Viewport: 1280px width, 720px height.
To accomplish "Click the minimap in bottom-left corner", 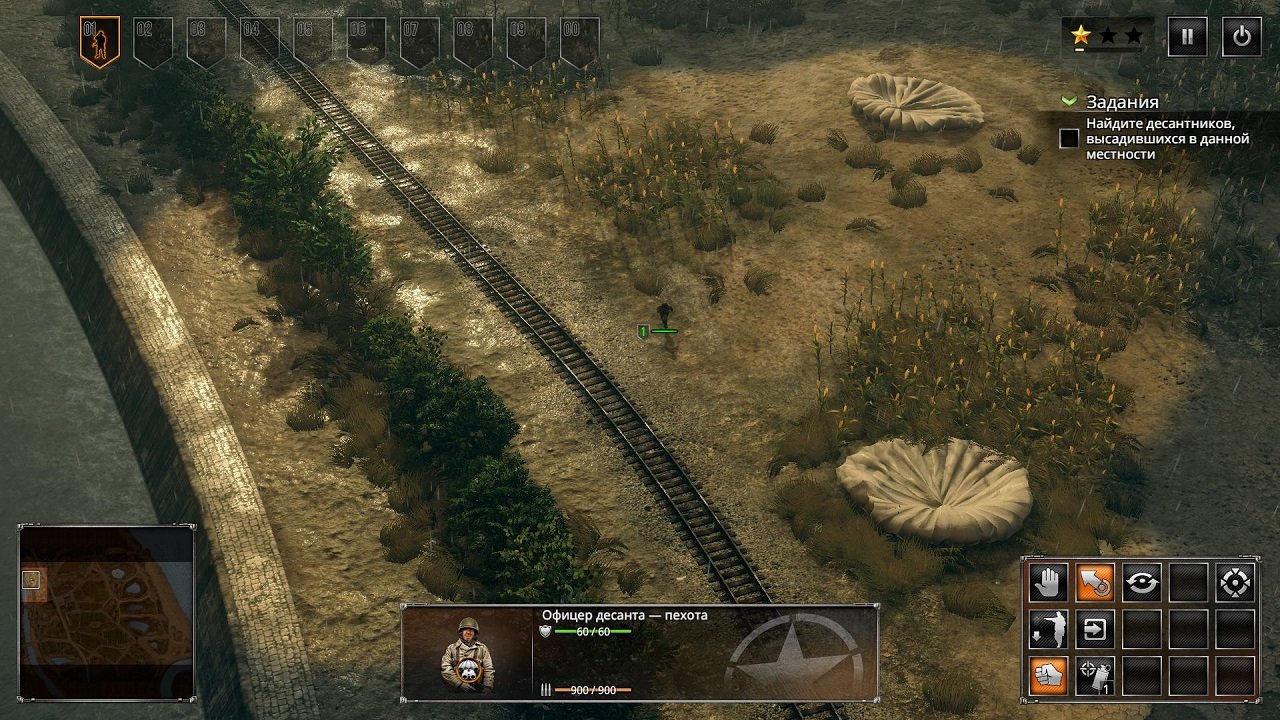I will [x=105, y=613].
